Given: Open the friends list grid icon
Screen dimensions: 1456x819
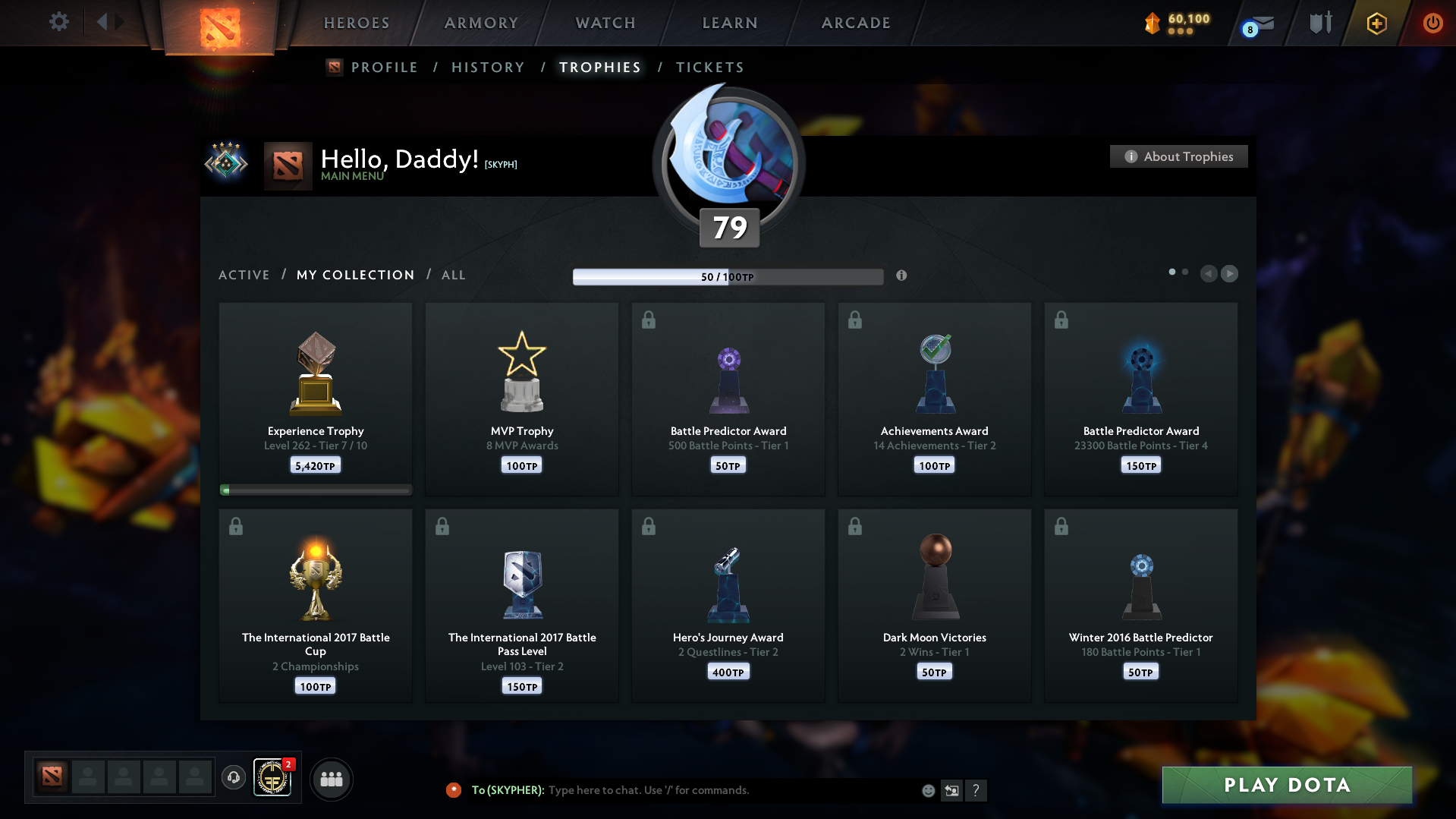Looking at the screenshot, I should click(x=331, y=779).
